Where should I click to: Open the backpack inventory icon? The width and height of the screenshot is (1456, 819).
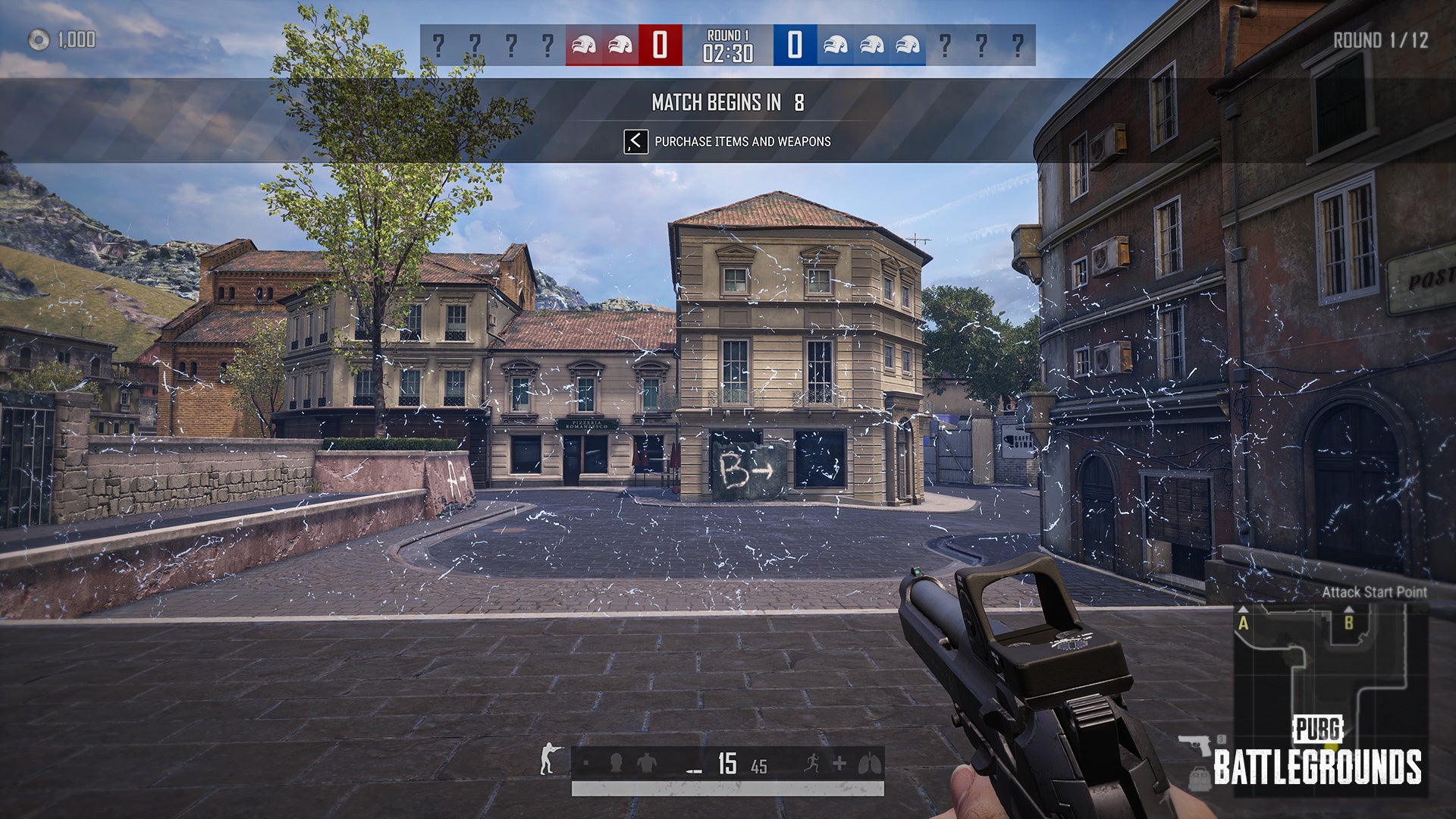(x=1200, y=779)
